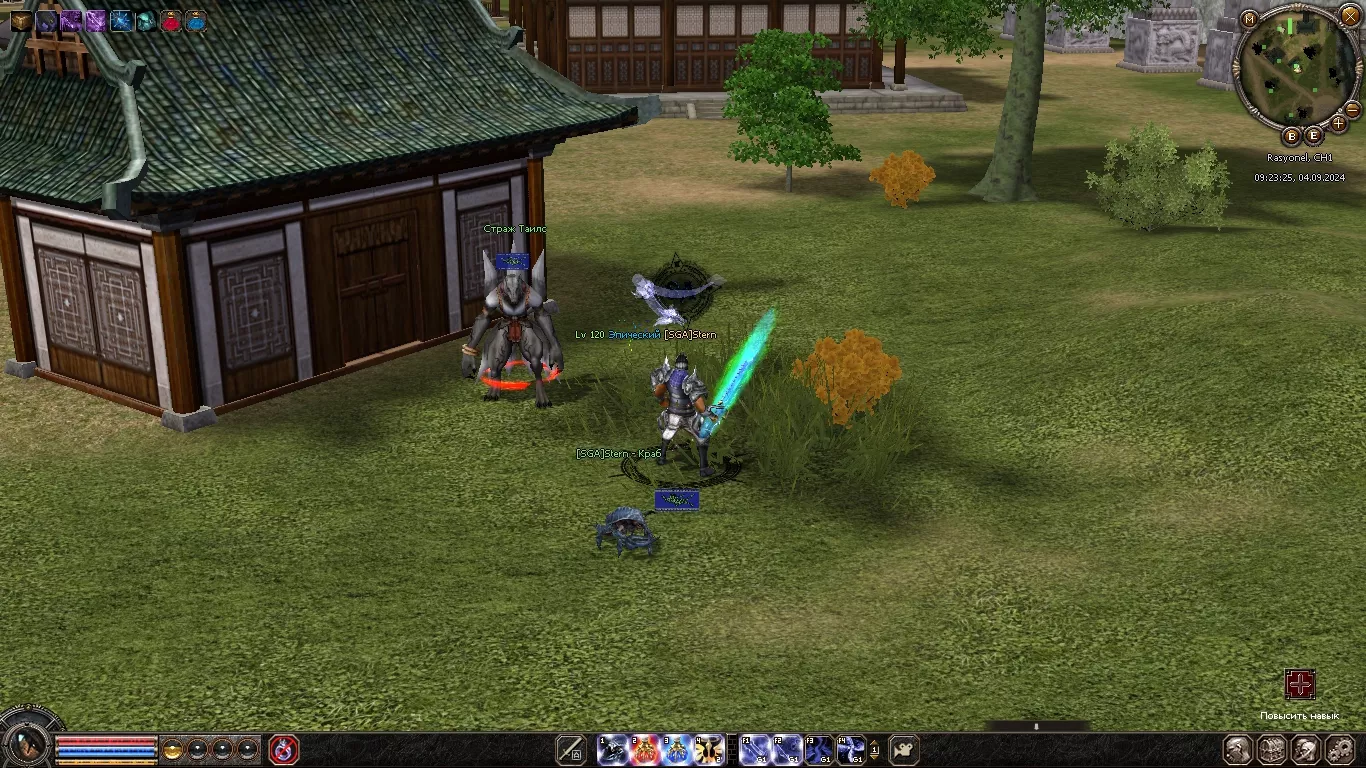Use the blue potion in quickslot 3
Image resolution: width=1366 pixels, height=768 pixels.
coord(677,749)
